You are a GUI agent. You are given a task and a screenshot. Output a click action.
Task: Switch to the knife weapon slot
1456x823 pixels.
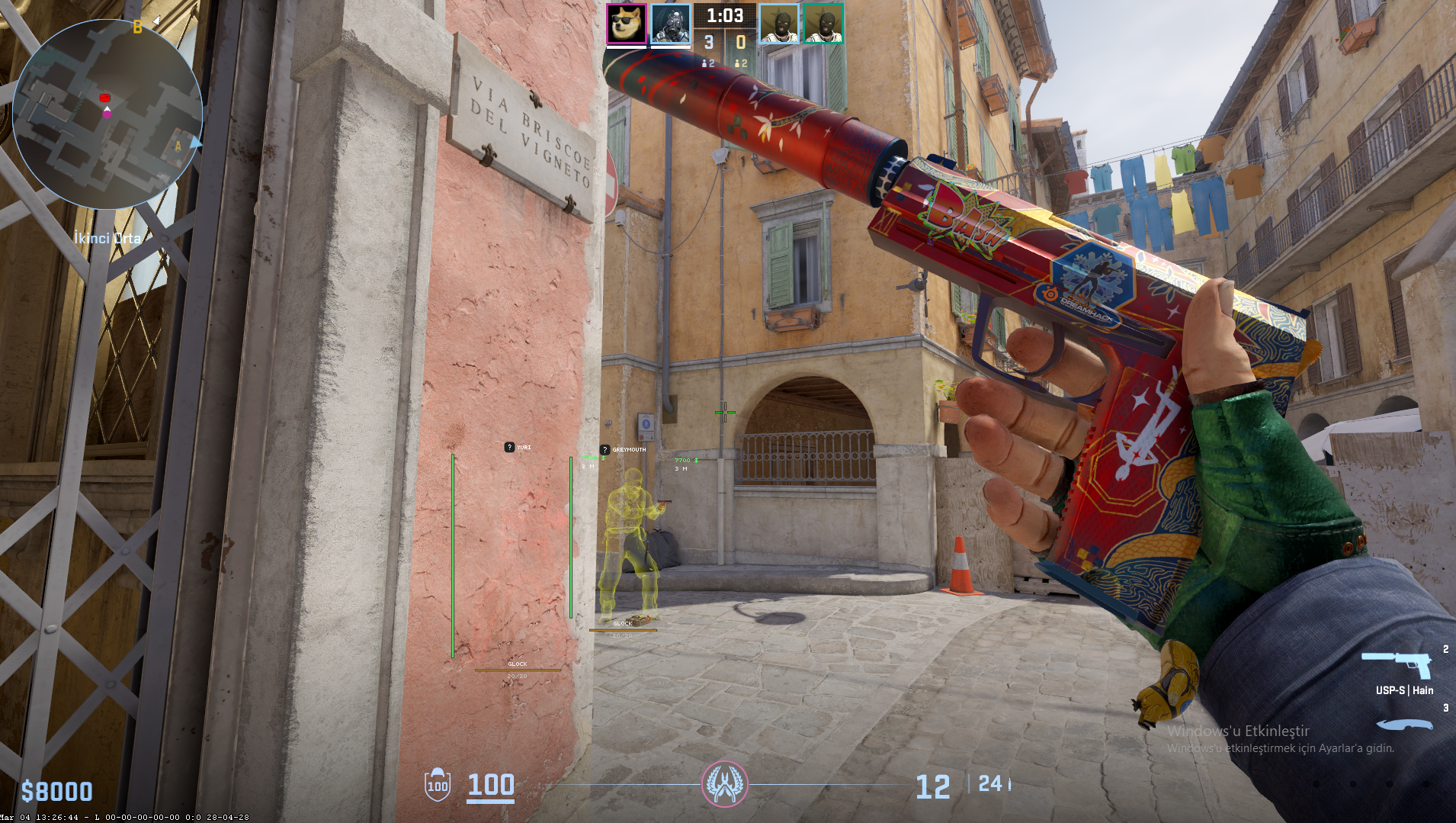(1404, 724)
